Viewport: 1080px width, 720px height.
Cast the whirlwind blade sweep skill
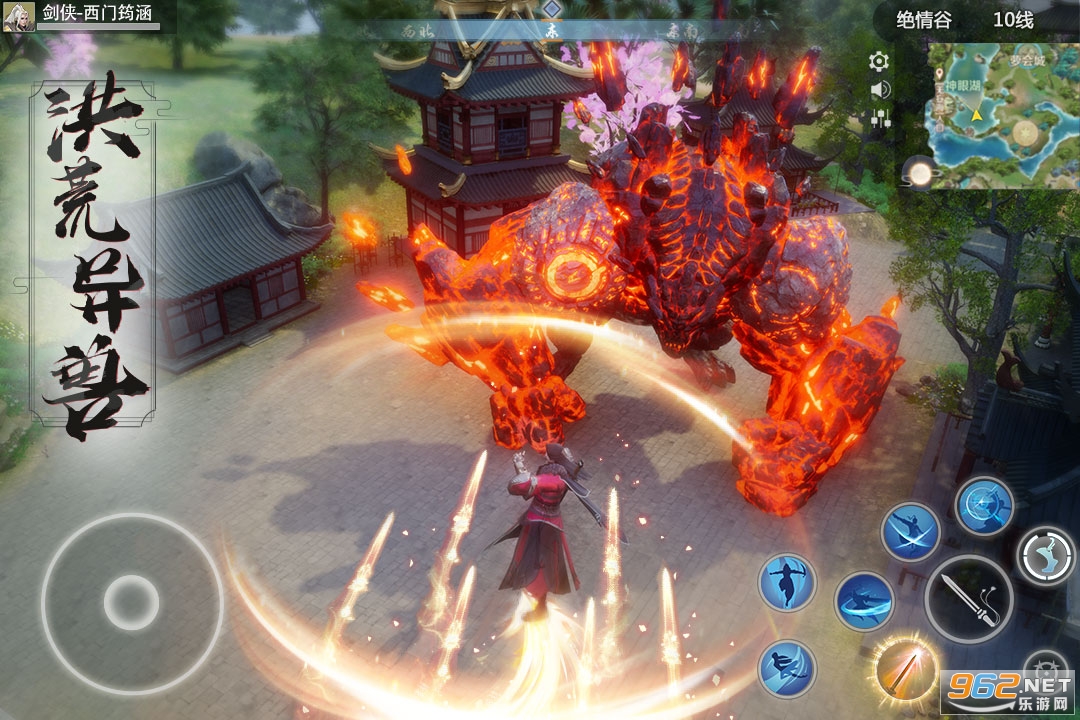[864, 601]
